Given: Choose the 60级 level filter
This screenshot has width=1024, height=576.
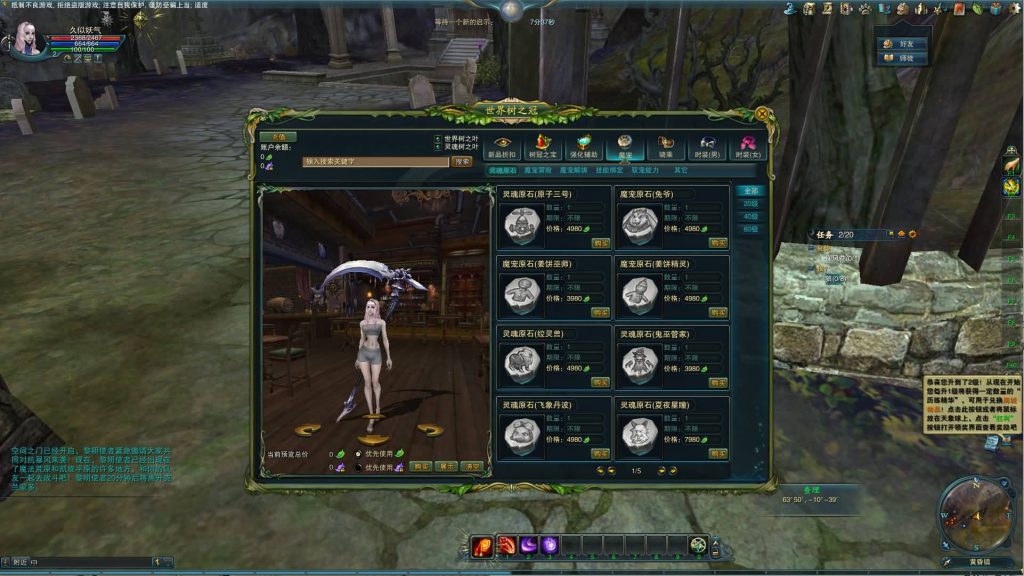Looking at the screenshot, I should (x=749, y=229).
